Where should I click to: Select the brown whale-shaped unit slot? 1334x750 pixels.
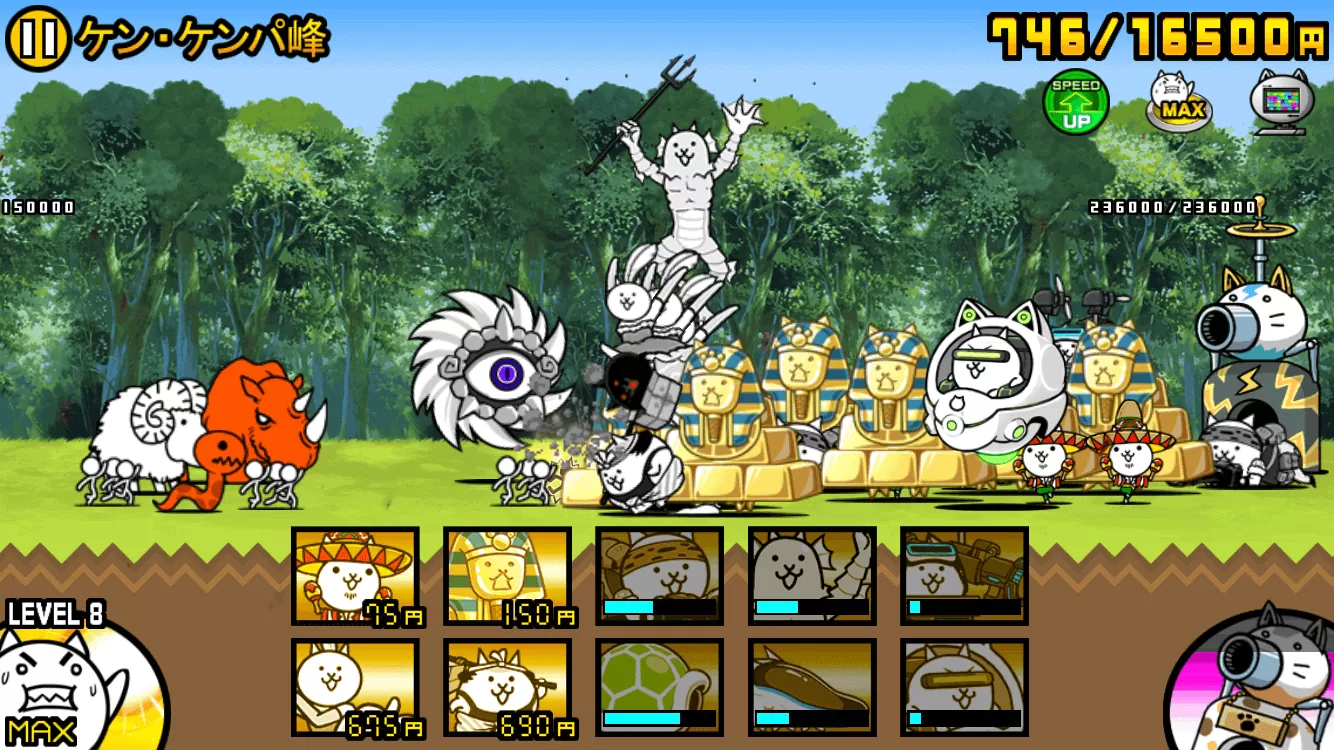pyautogui.click(x=812, y=688)
